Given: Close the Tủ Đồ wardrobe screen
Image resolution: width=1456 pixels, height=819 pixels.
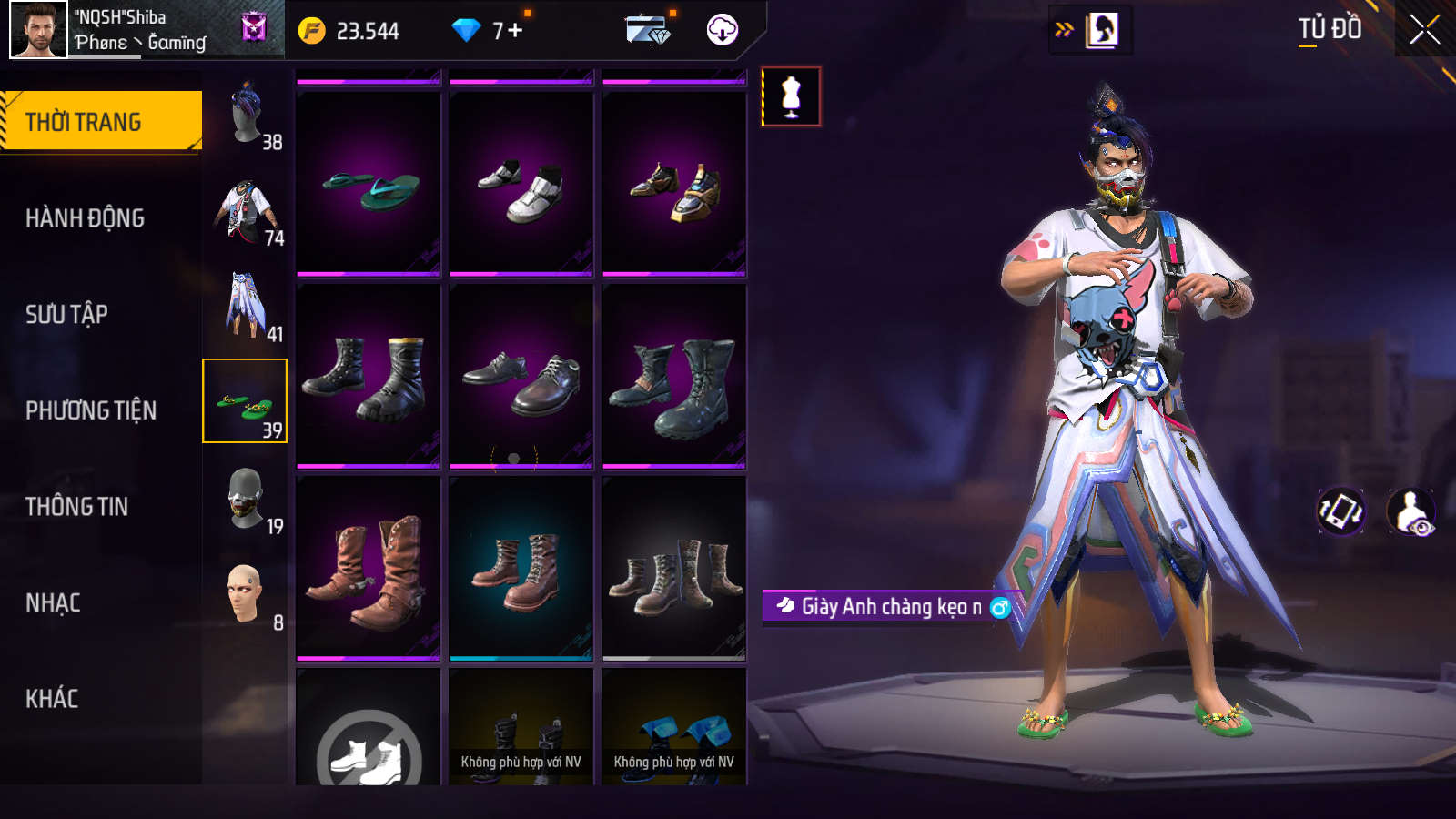Looking at the screenshot, I should (1424, 30).
